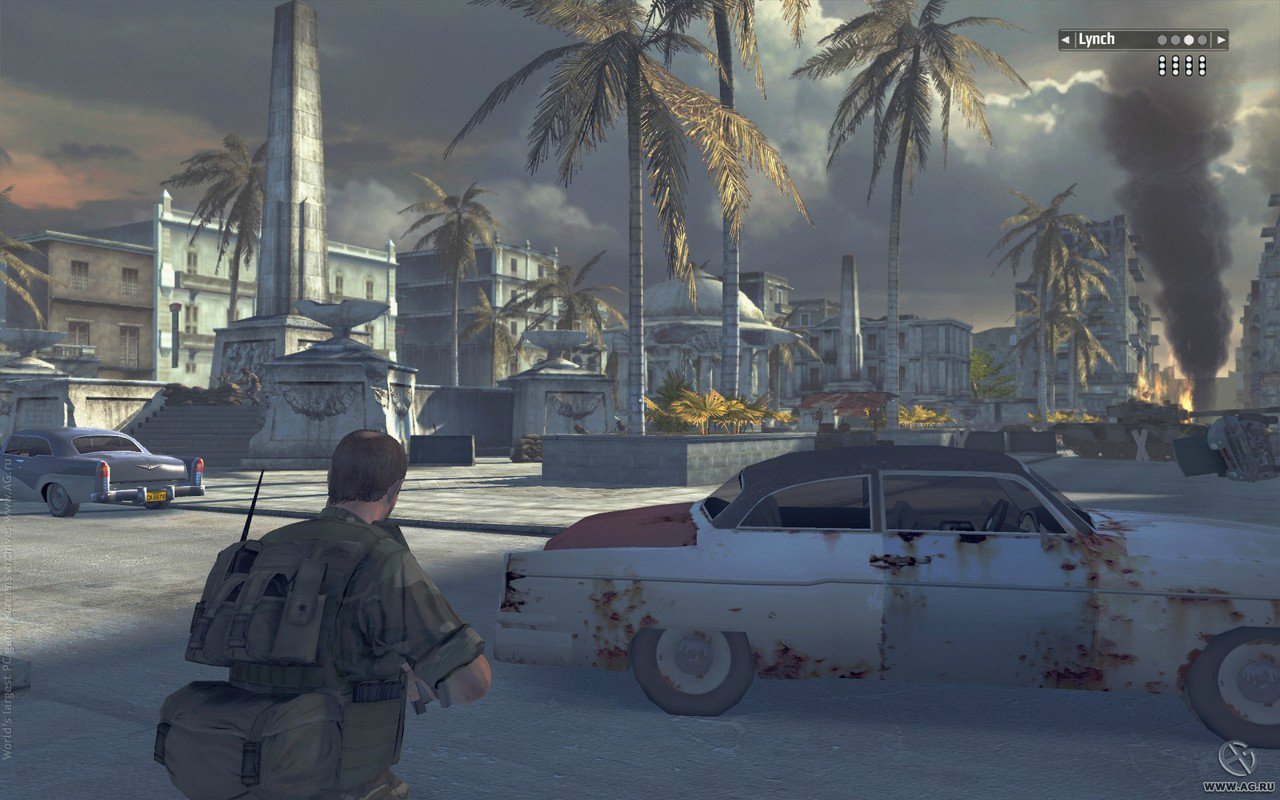Click the left arrow beside Lynch
Viewport: 1280px width, 800px height.
coord(1066,40)
